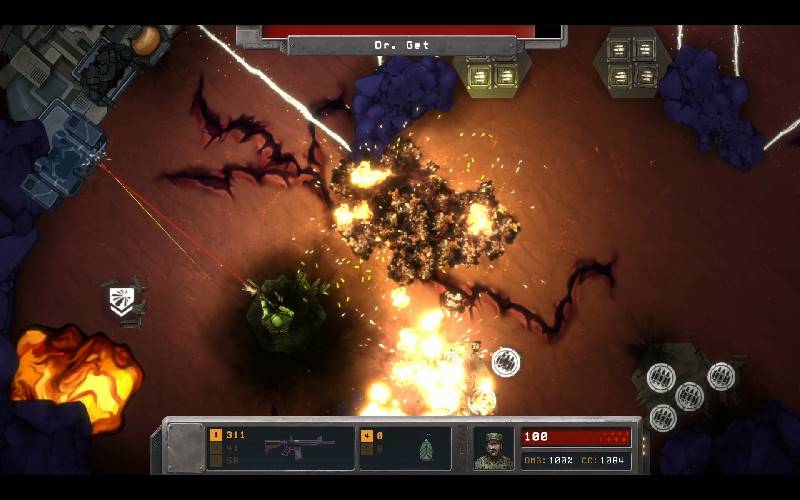800x500 pixels.
Task: Select the assault rifle weapon slot
Action: click(281, 448)
